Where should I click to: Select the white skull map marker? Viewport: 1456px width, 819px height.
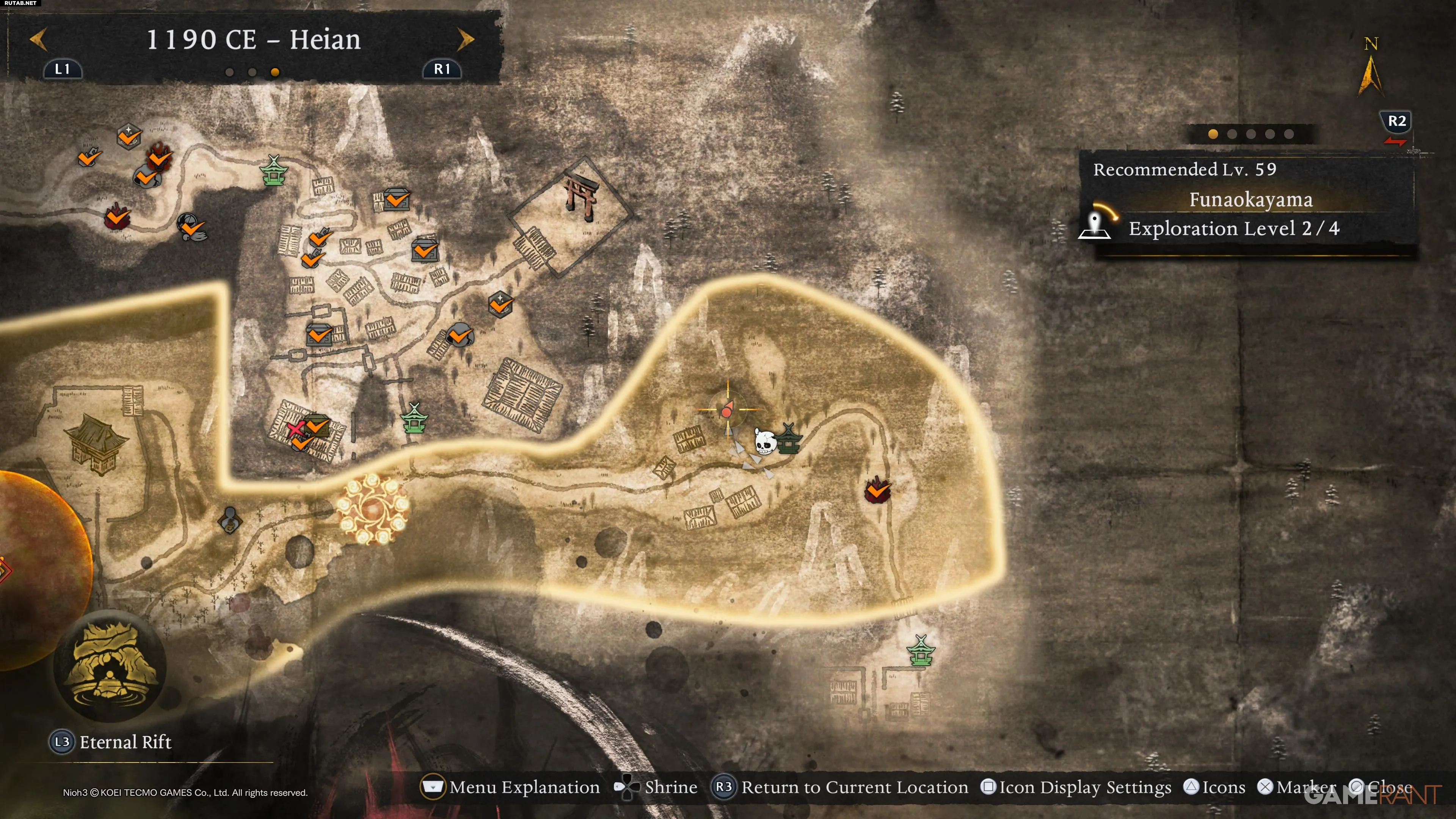point(764,442)
